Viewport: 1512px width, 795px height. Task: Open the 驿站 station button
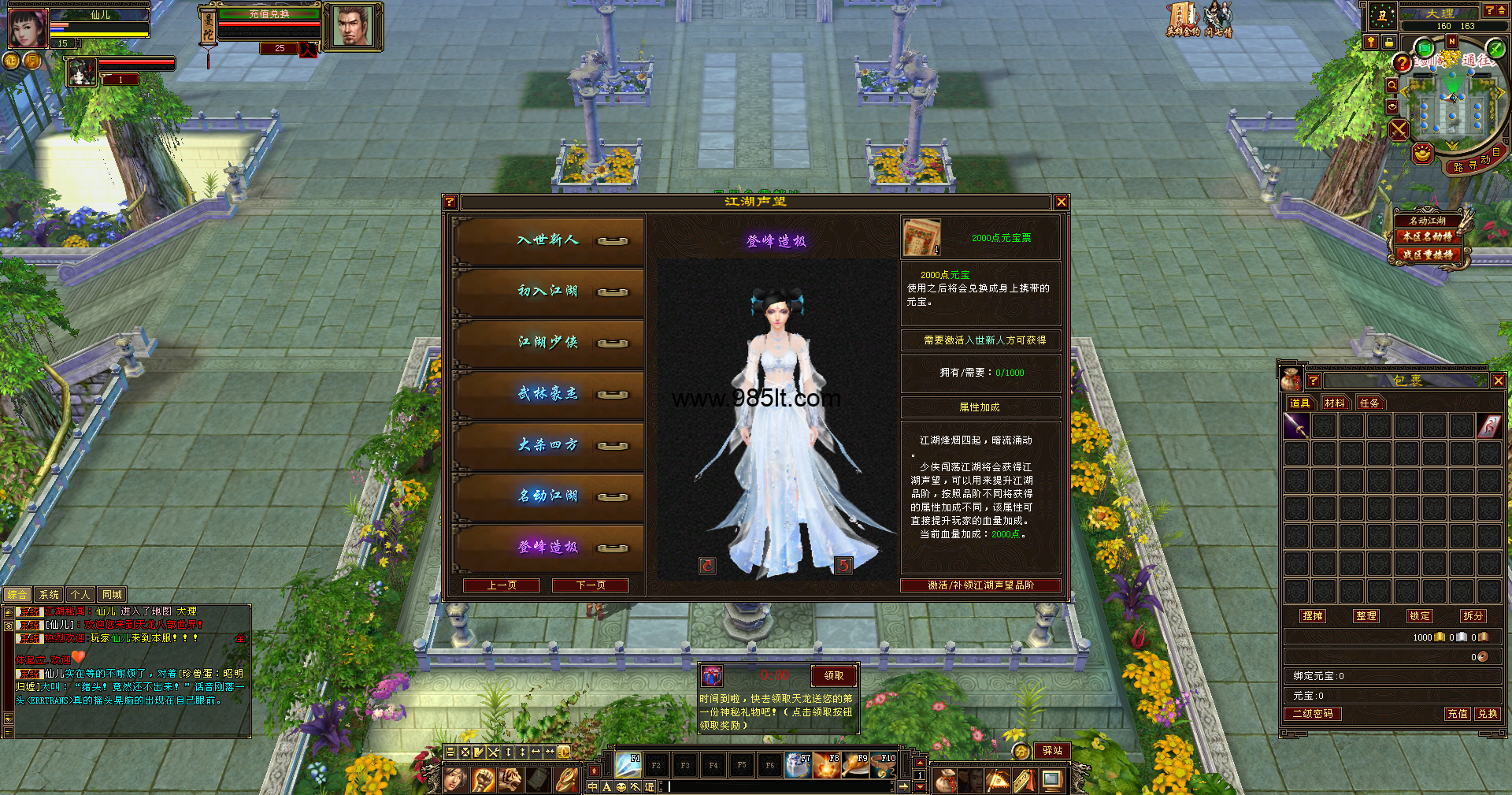point(1052,751)
